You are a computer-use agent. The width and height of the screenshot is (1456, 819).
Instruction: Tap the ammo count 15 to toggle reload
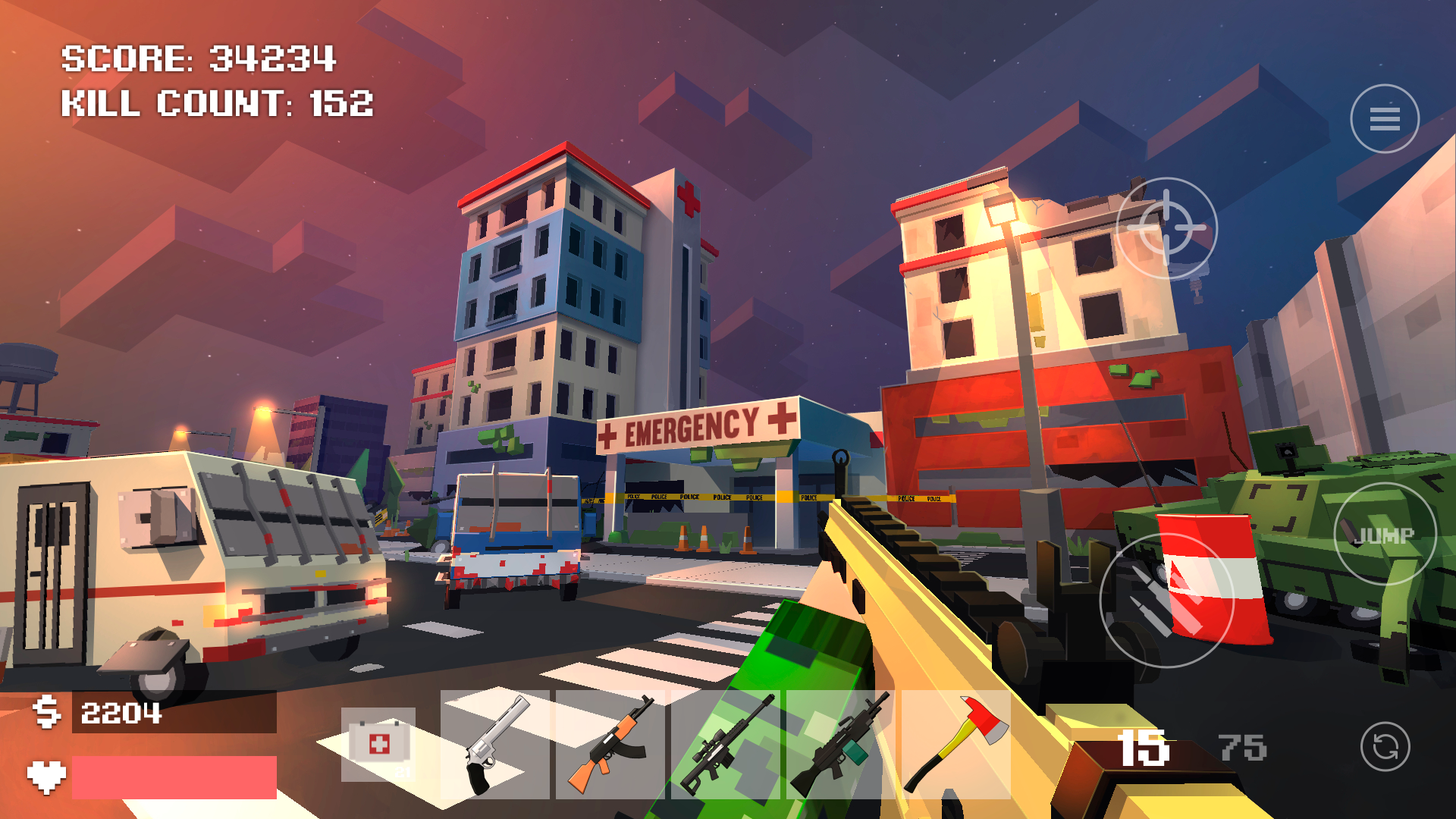(1144, 747)
